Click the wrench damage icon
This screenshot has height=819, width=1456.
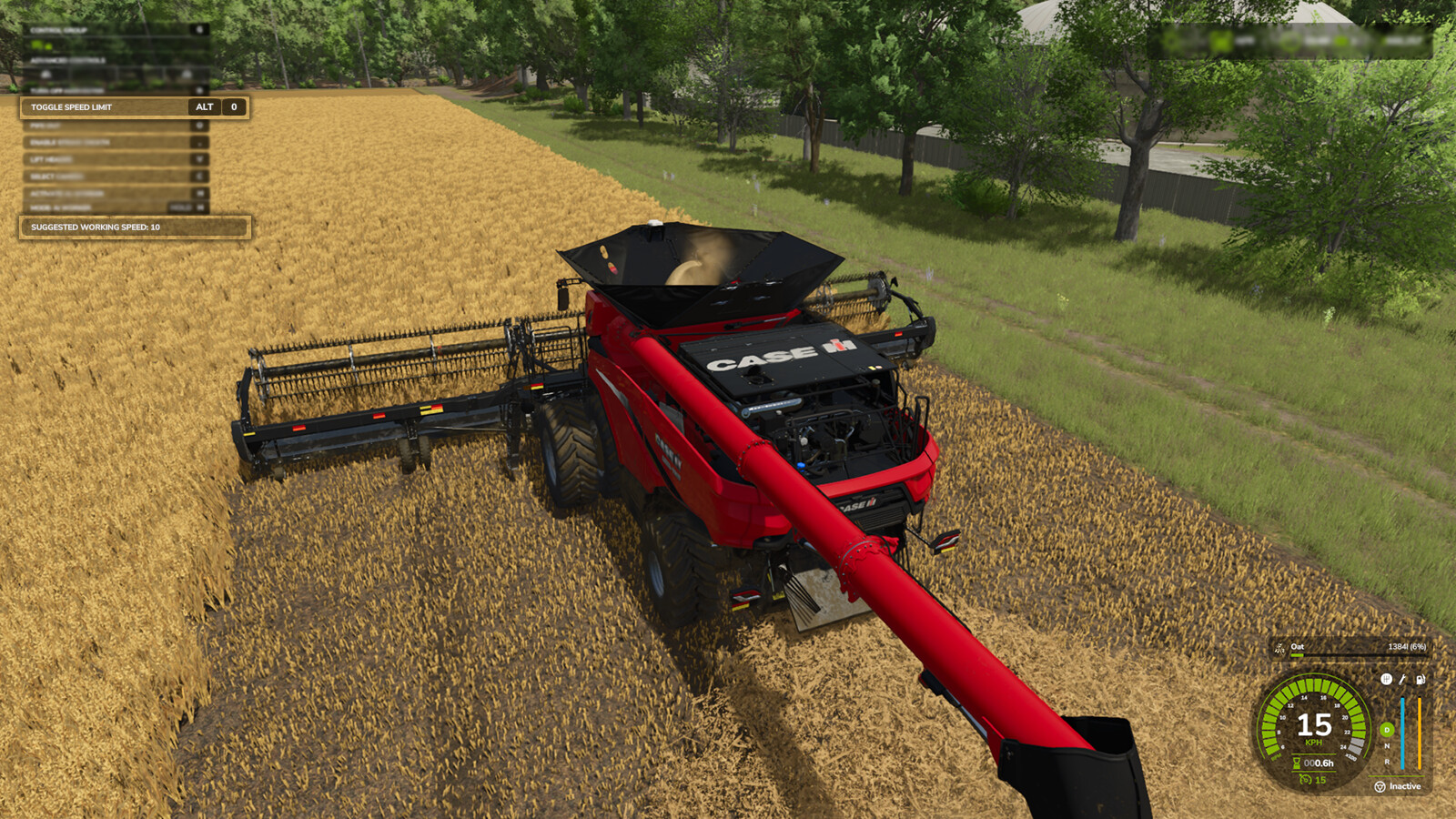1402,679
